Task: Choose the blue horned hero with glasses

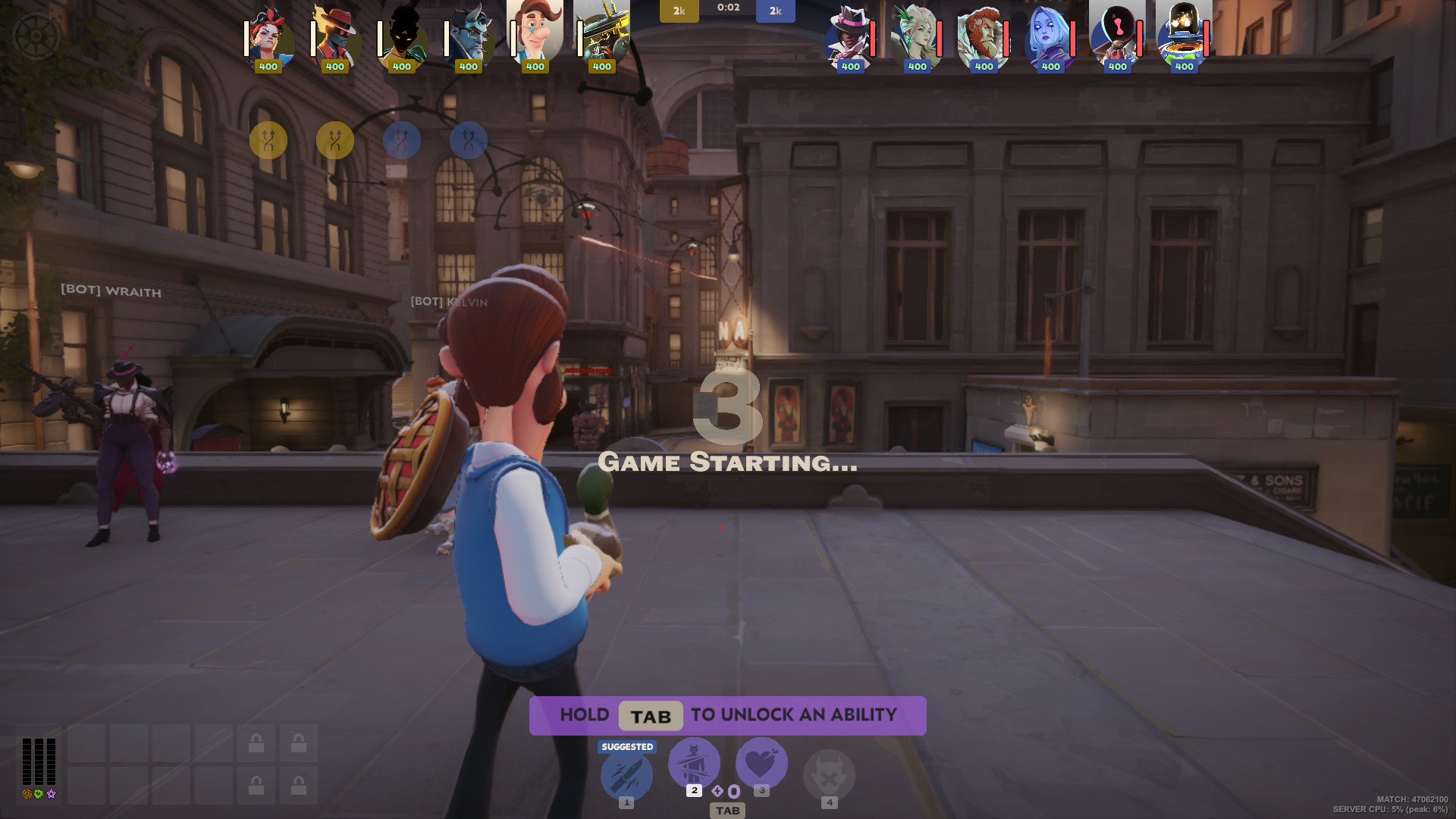Action: [469, 36]
